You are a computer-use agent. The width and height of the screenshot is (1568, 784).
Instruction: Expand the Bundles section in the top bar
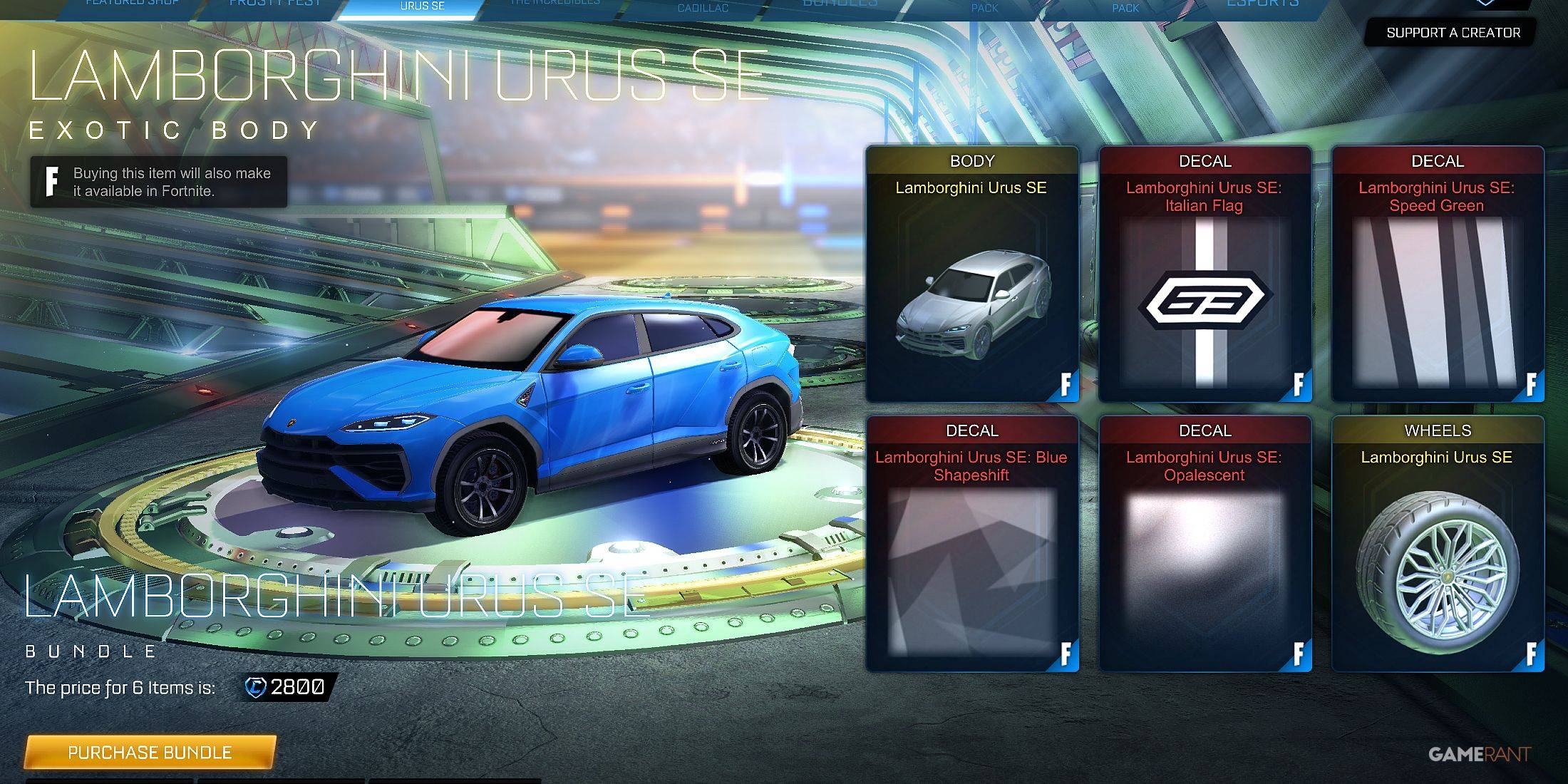click(840, 4)
